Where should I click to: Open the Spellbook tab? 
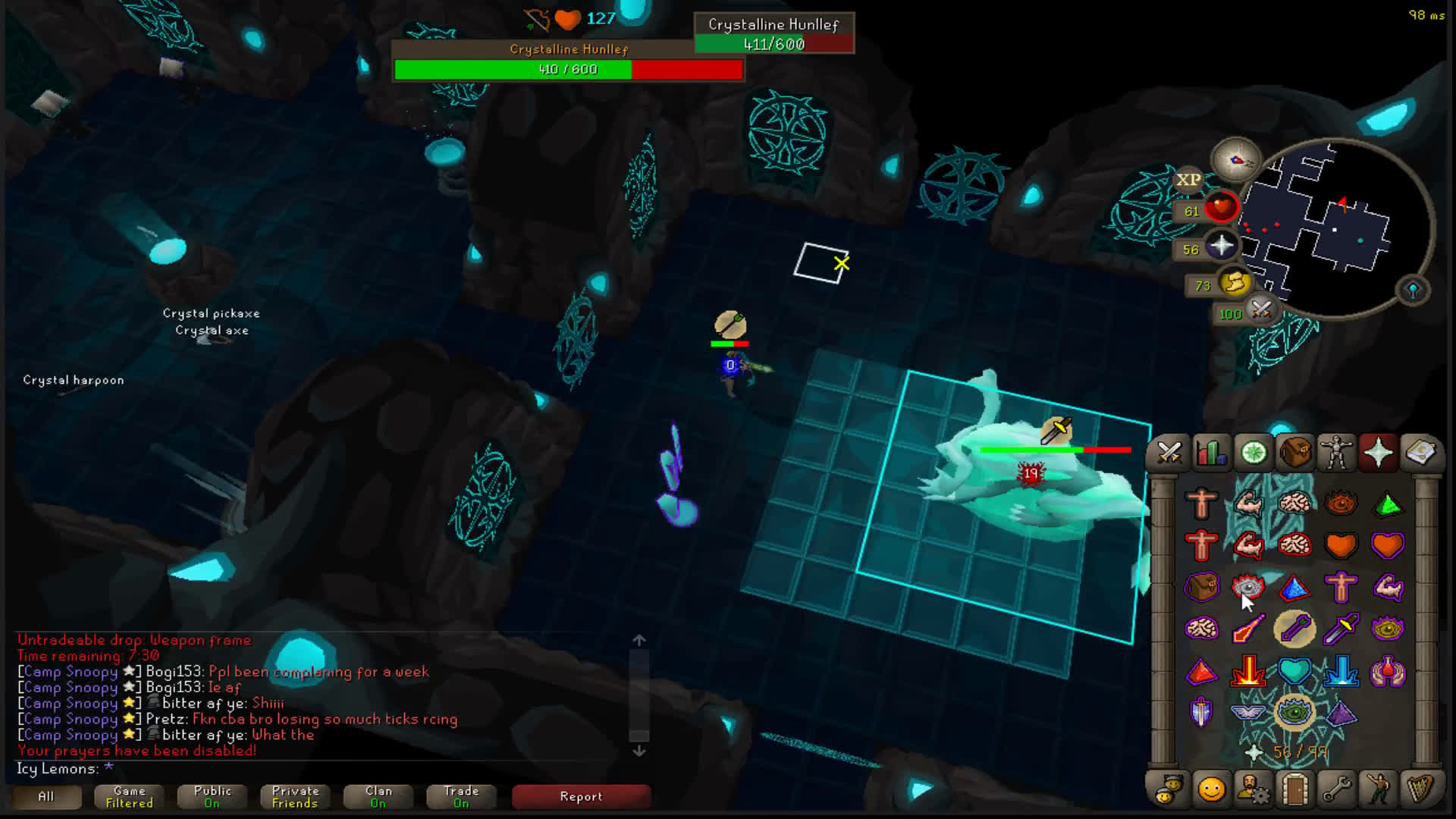coord(1420,453)
